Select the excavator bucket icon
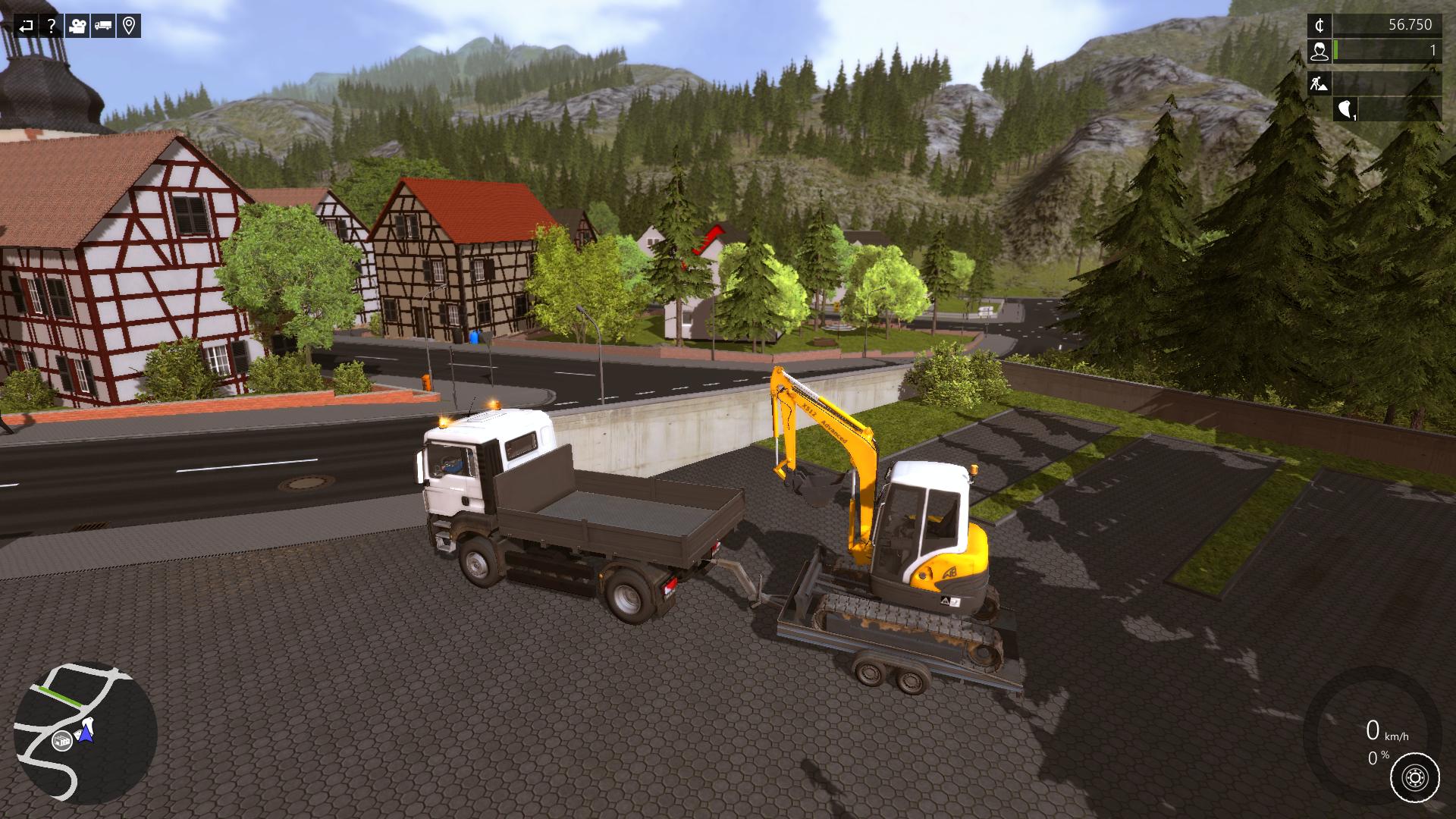The height and width of the screenshot is (819, 1456). click(1346, 109)
